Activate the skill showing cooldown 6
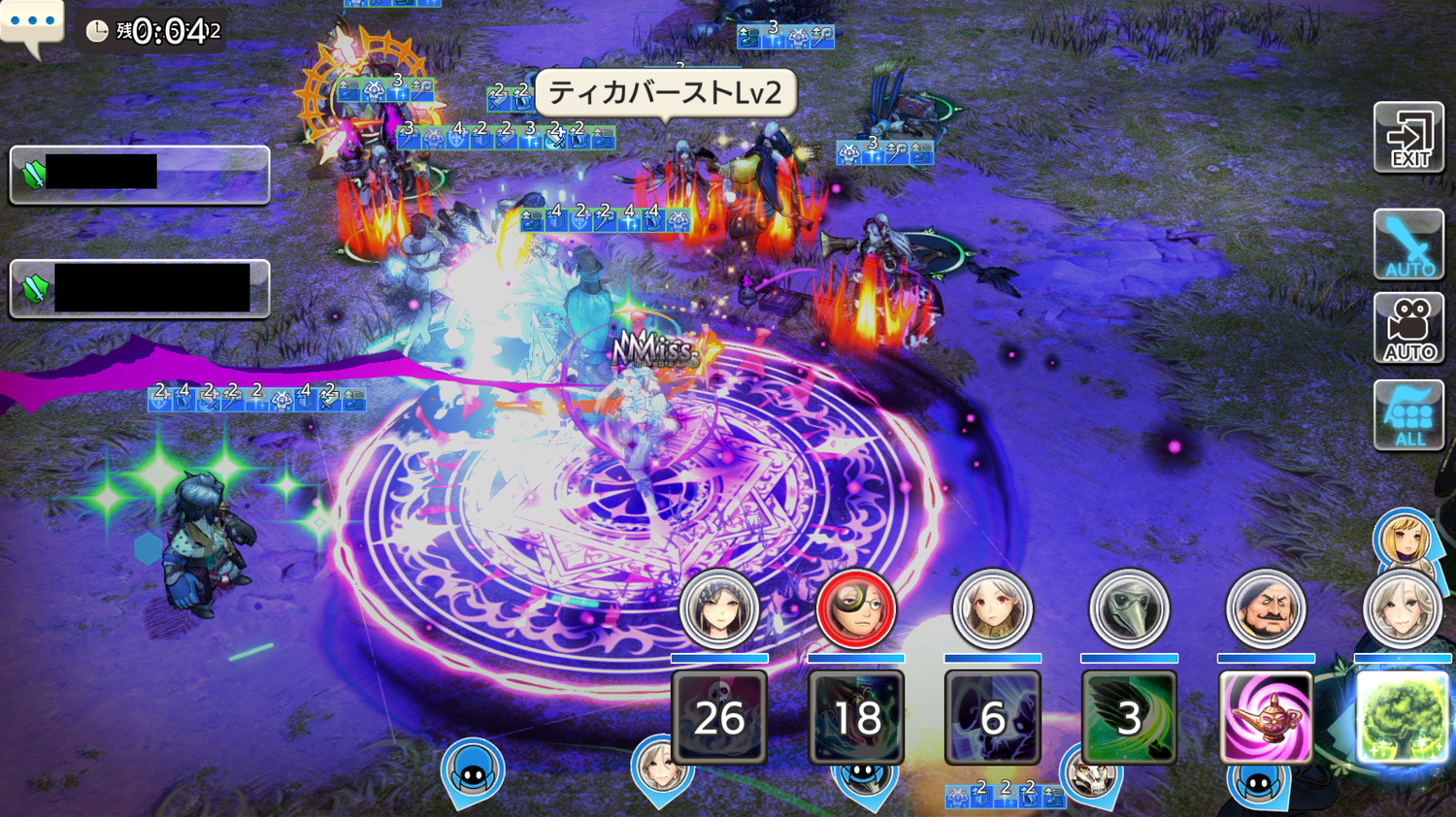Image resolution: width=1456 pixels, height=817 pixels. 992,717
